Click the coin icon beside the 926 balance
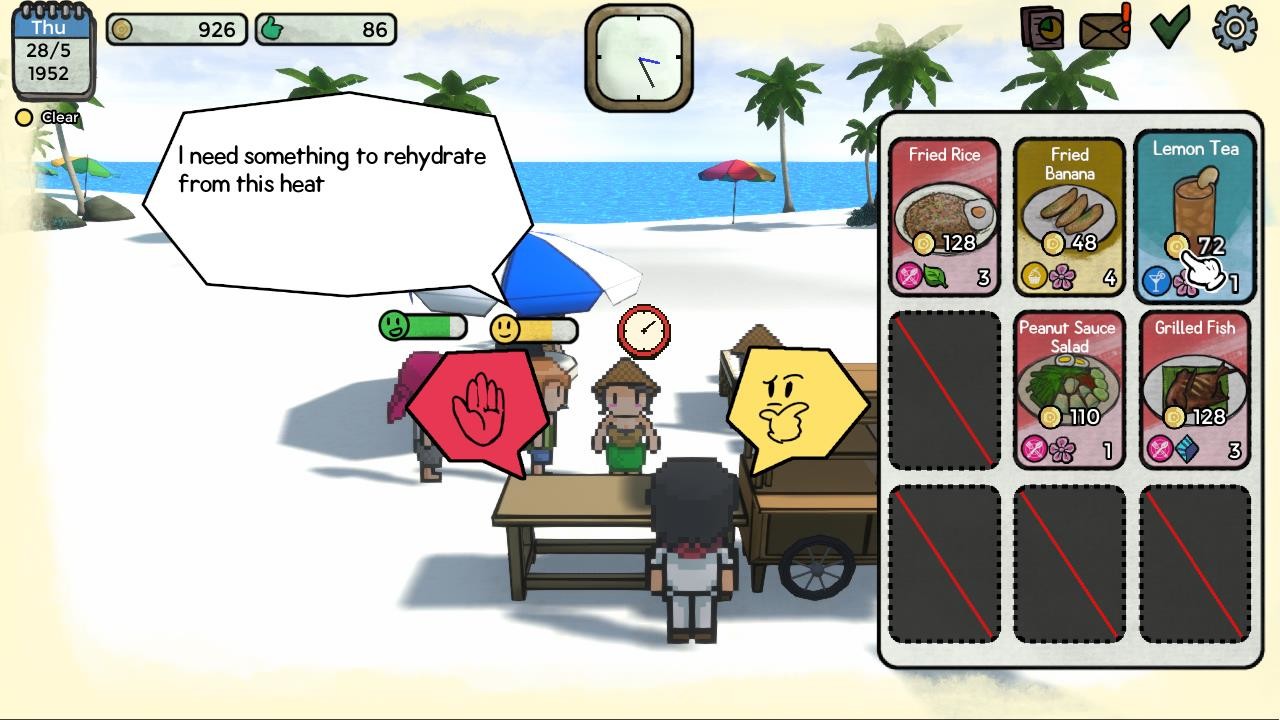 click(x=123, y=29)
